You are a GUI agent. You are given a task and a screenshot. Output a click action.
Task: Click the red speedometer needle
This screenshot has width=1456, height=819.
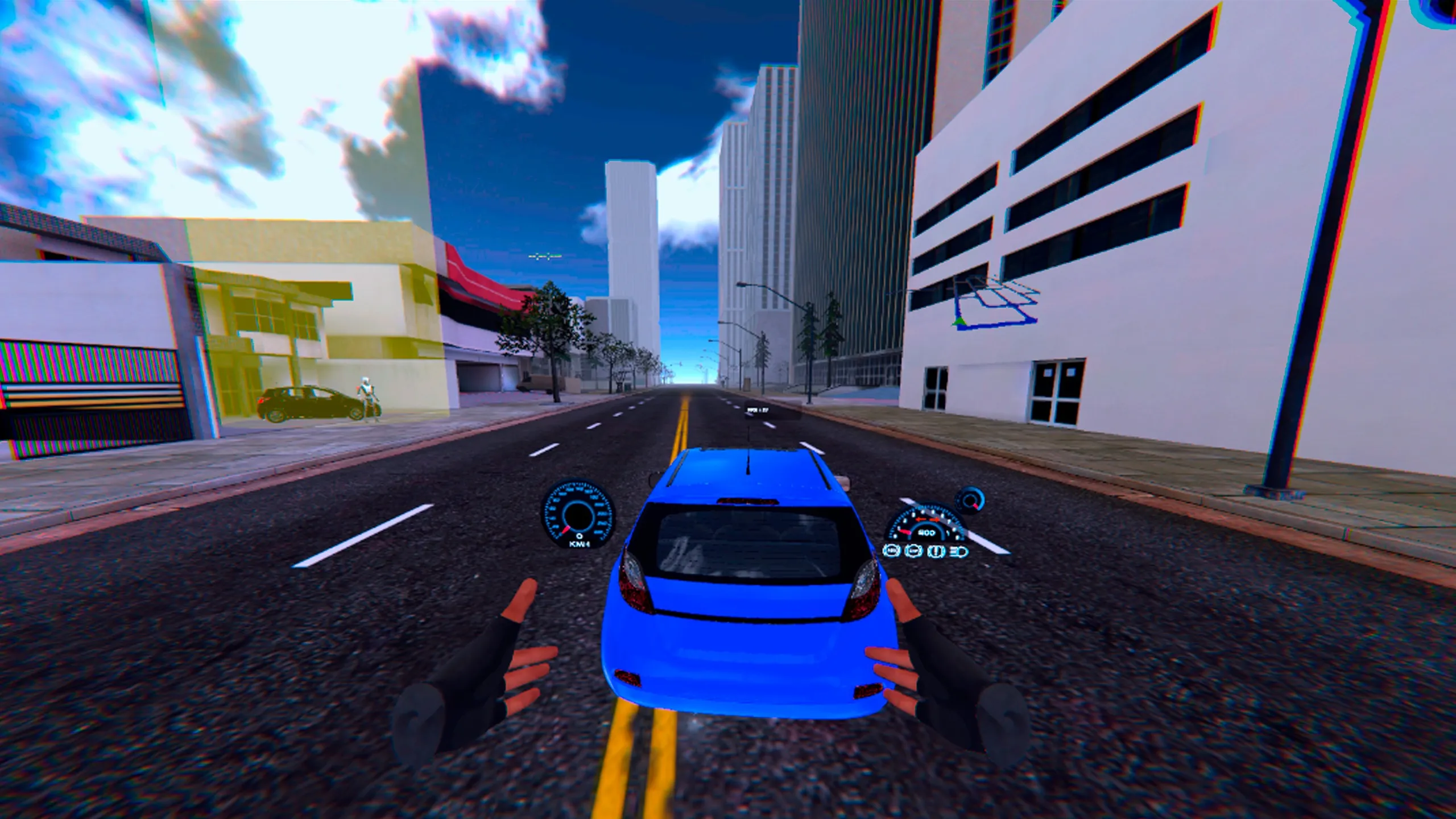pos(565,529)
